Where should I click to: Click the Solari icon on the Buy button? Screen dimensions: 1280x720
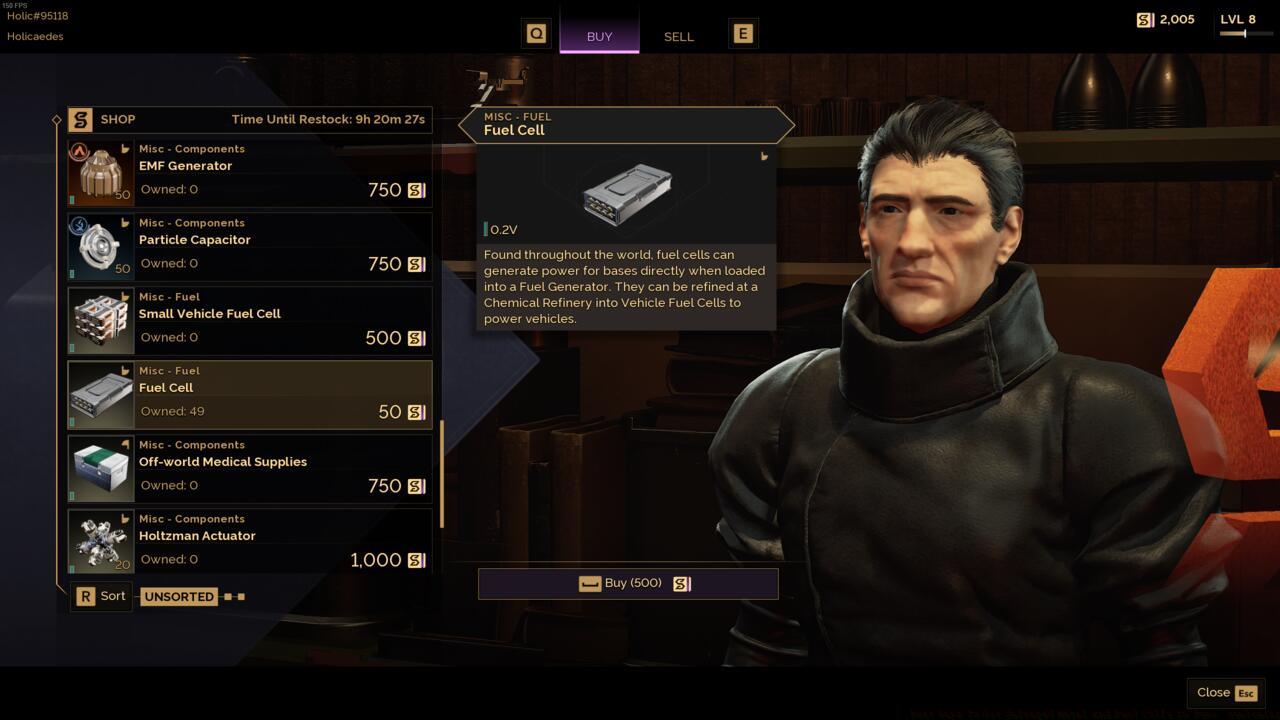682,583
